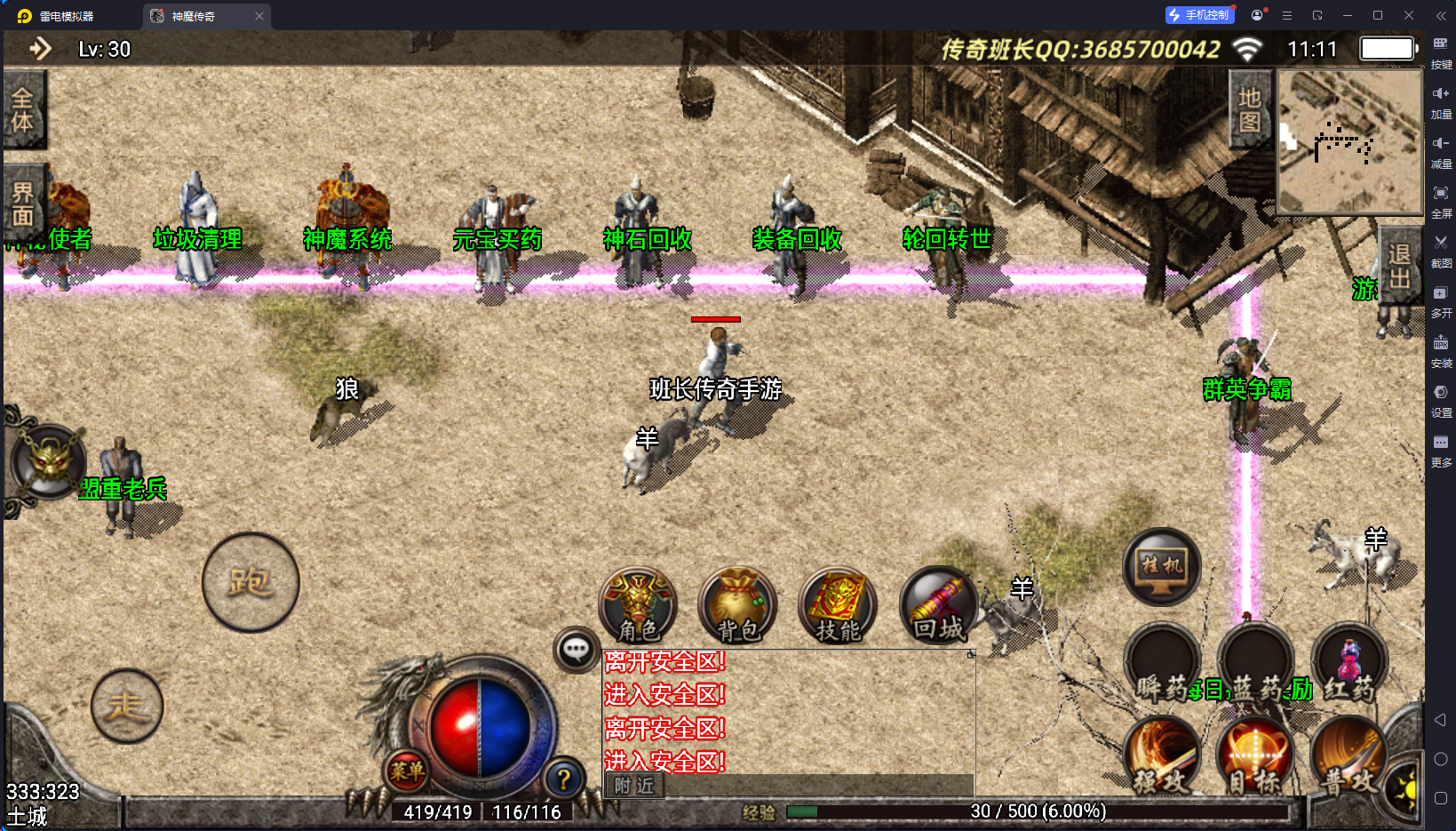Image resolution: width=1456 pixels, height=831 pixels.
Task: Open the 菜单 menu button
Action: point(407,771)
